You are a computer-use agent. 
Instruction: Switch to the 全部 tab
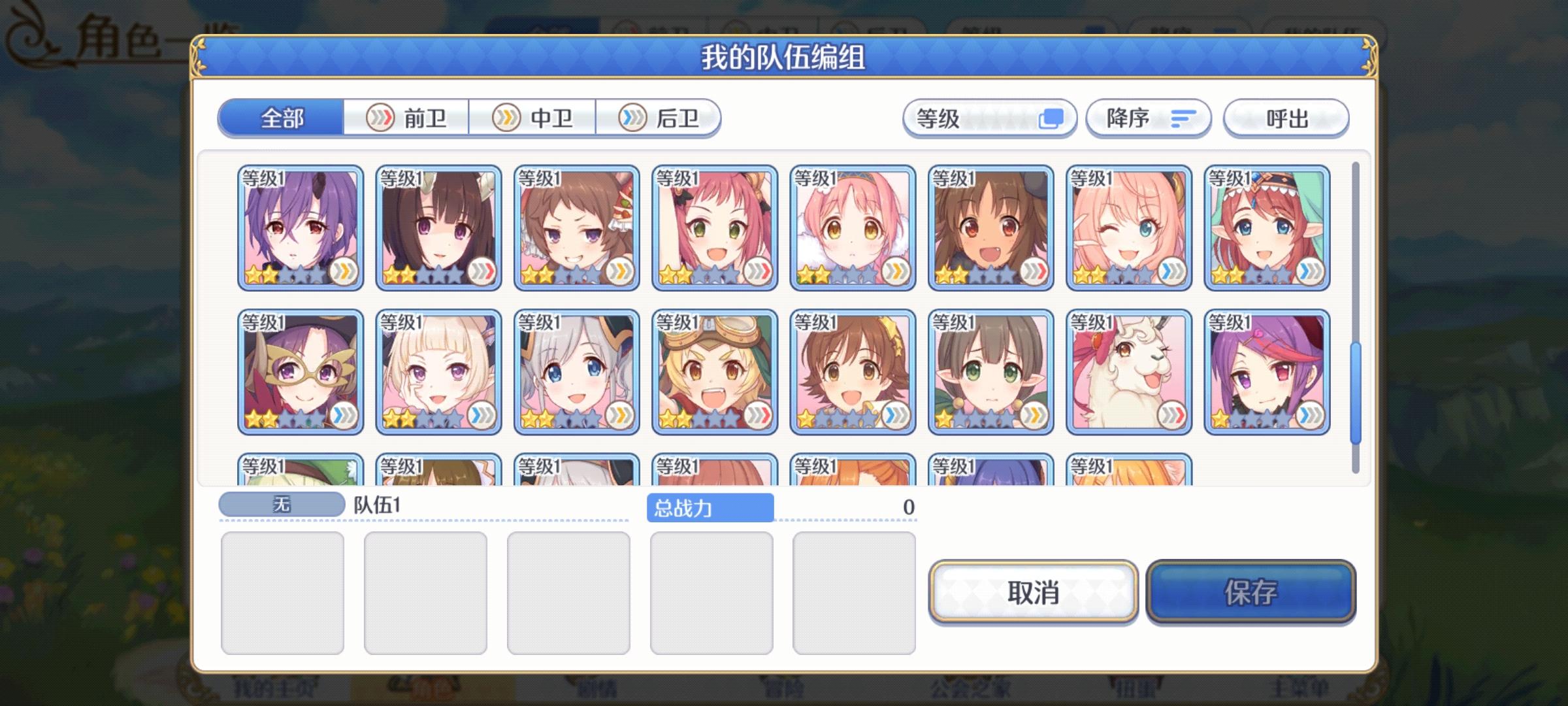pyautogui.click(x=282, y=118)
